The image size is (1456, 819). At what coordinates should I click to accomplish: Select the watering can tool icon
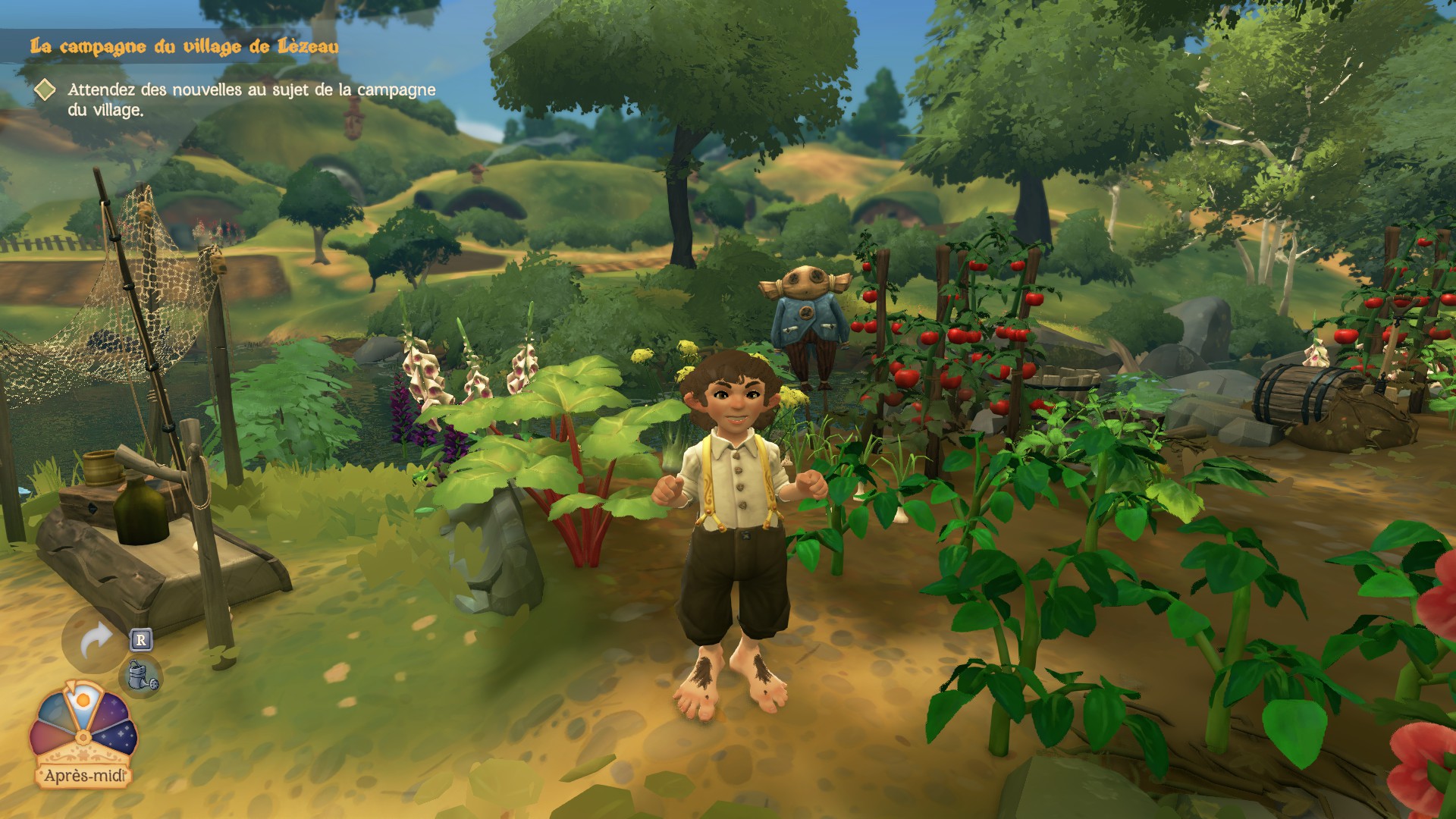[x=143, y=675]
